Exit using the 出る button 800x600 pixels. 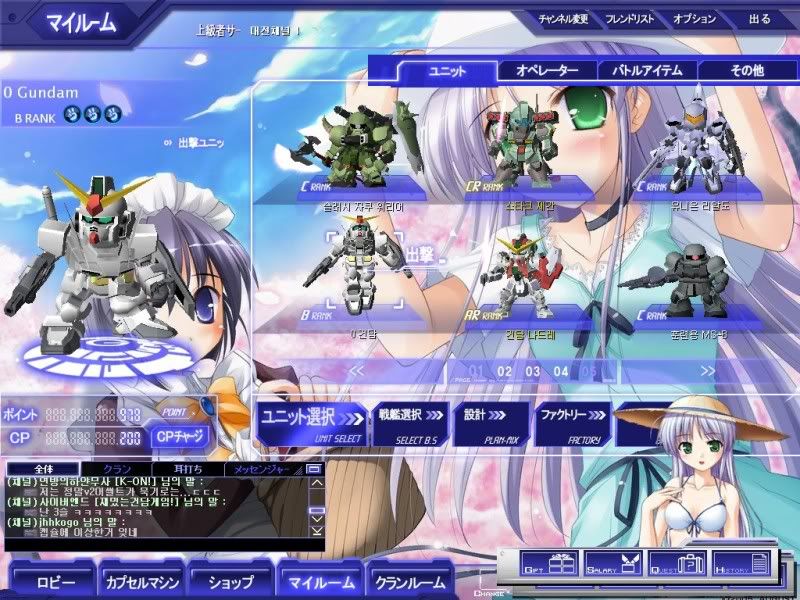759,18
